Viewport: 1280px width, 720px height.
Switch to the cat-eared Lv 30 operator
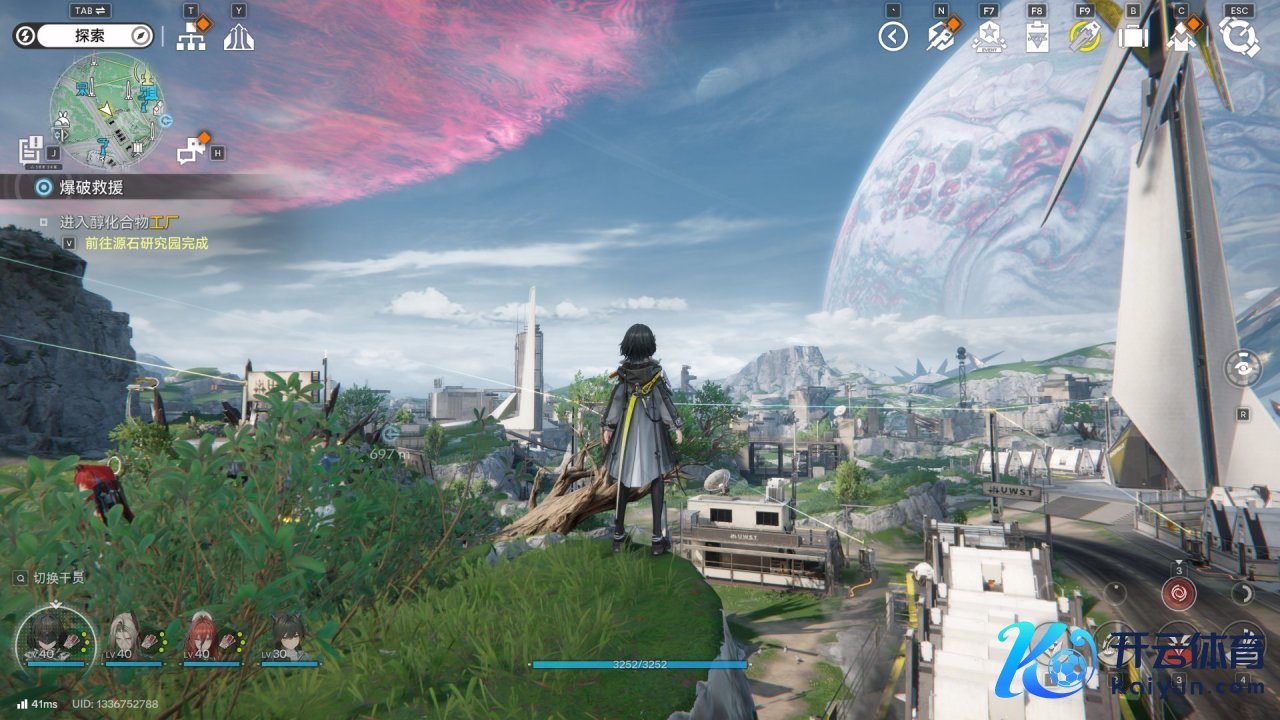289,639
